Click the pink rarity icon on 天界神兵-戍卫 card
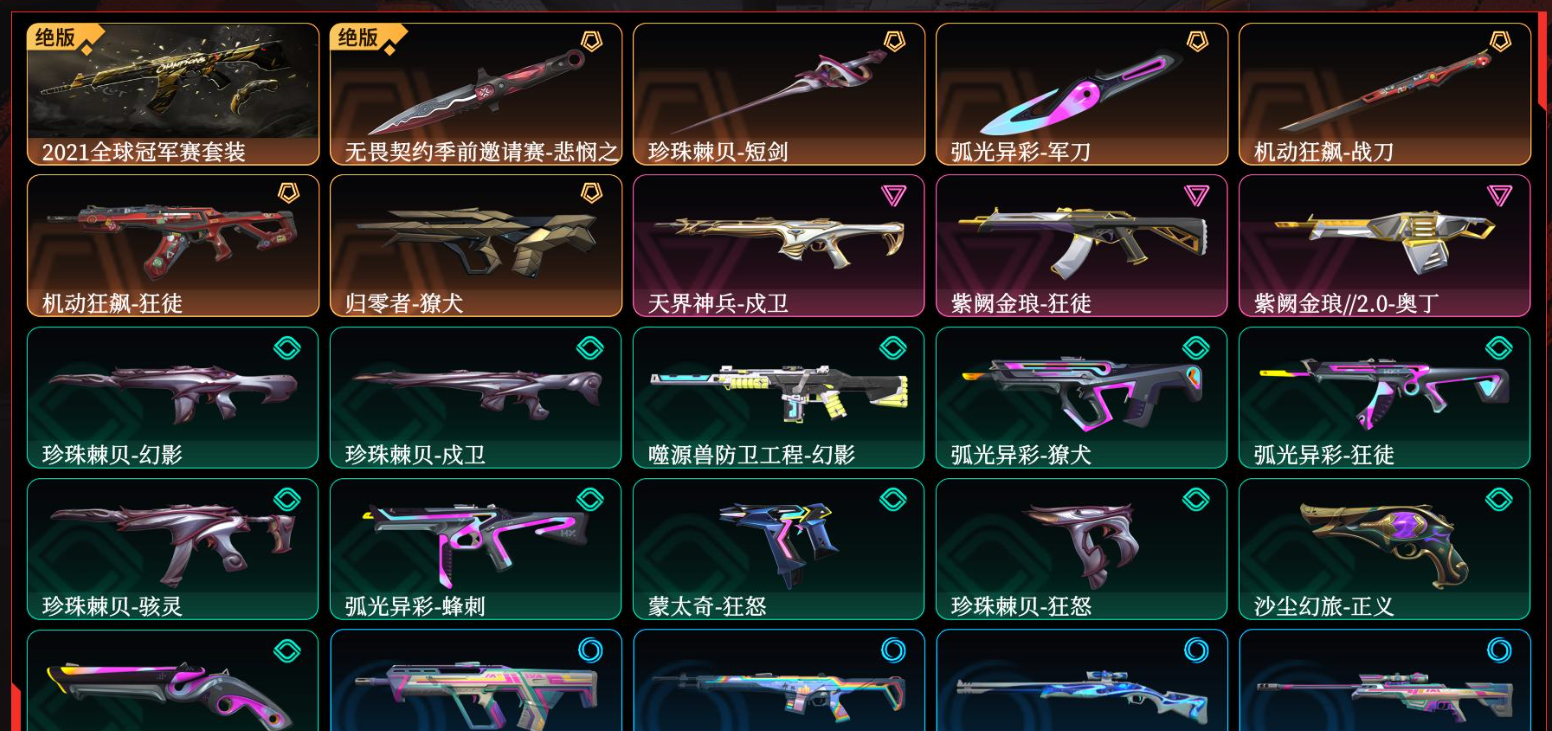This screenshot has height=731, width=1552. coord(893,194)
